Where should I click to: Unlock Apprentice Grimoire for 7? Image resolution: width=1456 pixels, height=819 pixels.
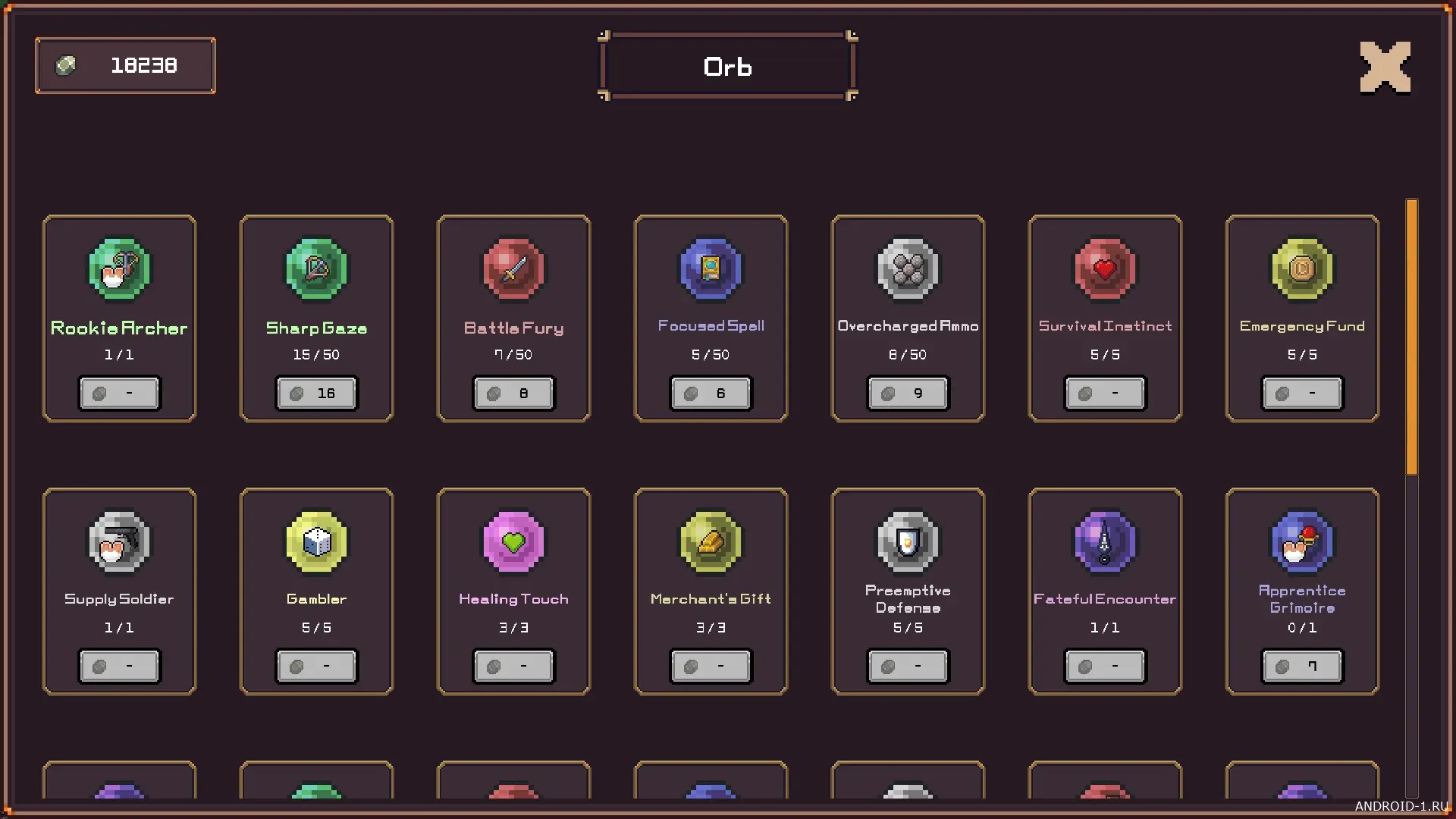[x=1302, y=666]
